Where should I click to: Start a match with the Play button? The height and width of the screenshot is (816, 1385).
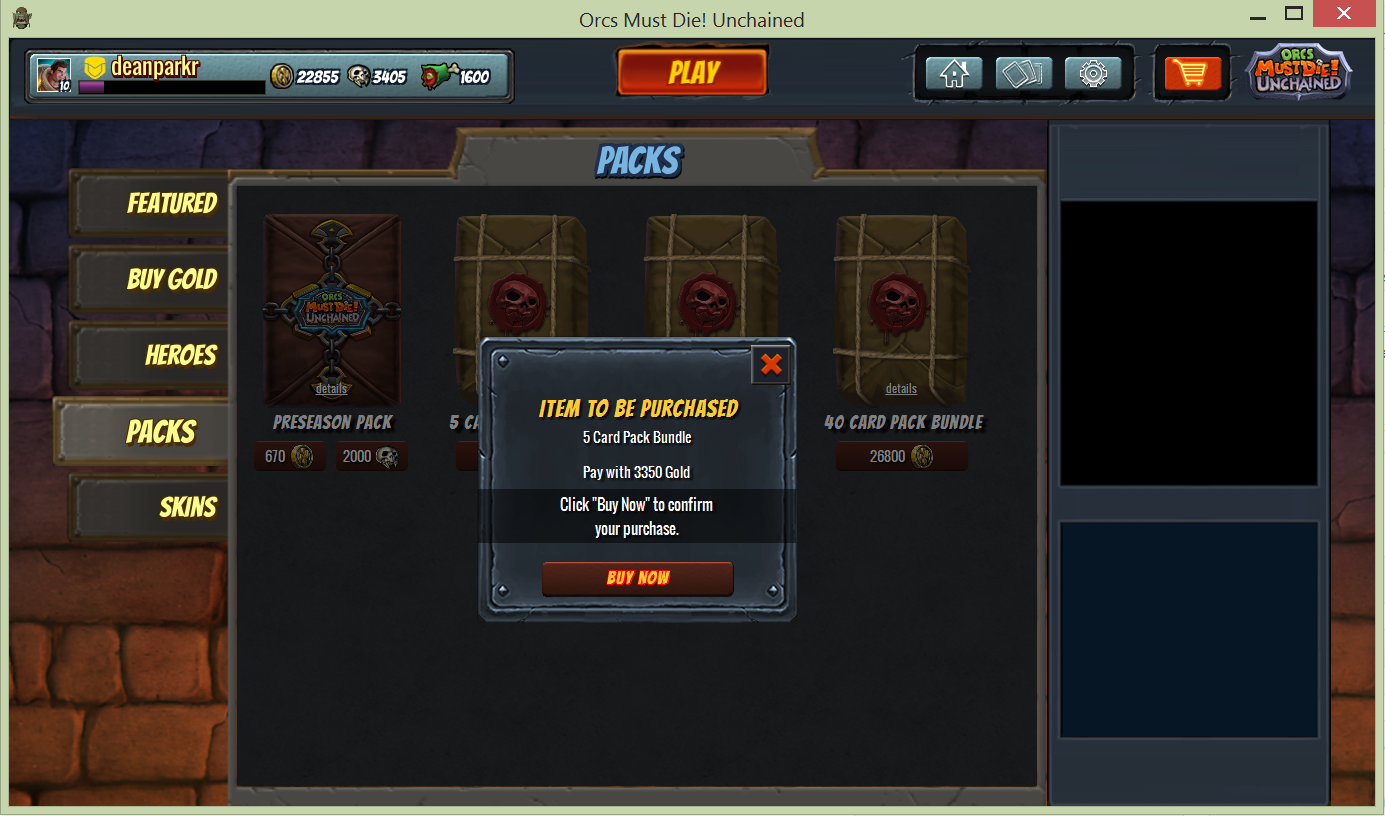pyautogui.click(x=692, y=73)
